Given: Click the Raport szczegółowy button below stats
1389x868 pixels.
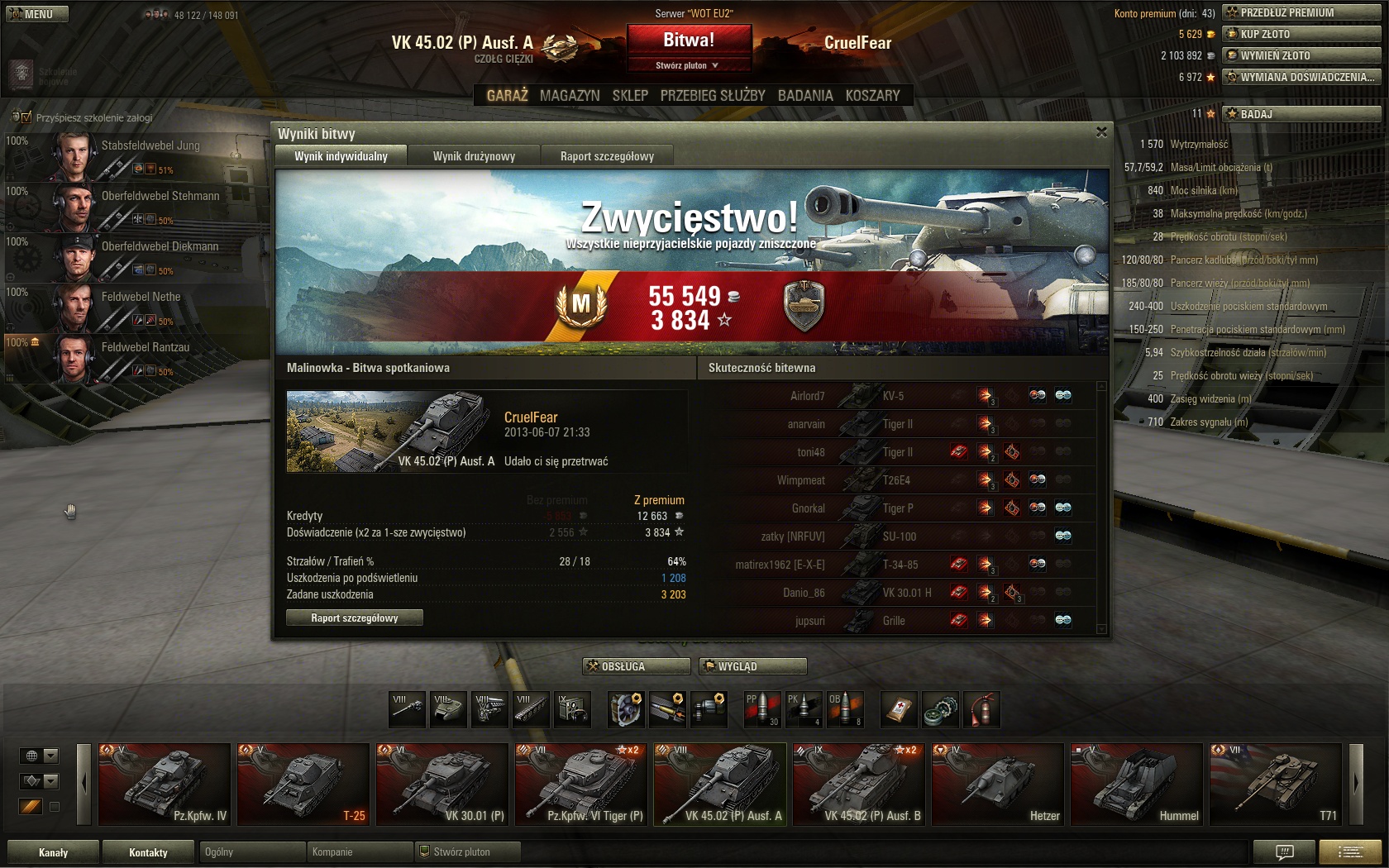Looking at the screenshot, I should [x=355, y=618].
